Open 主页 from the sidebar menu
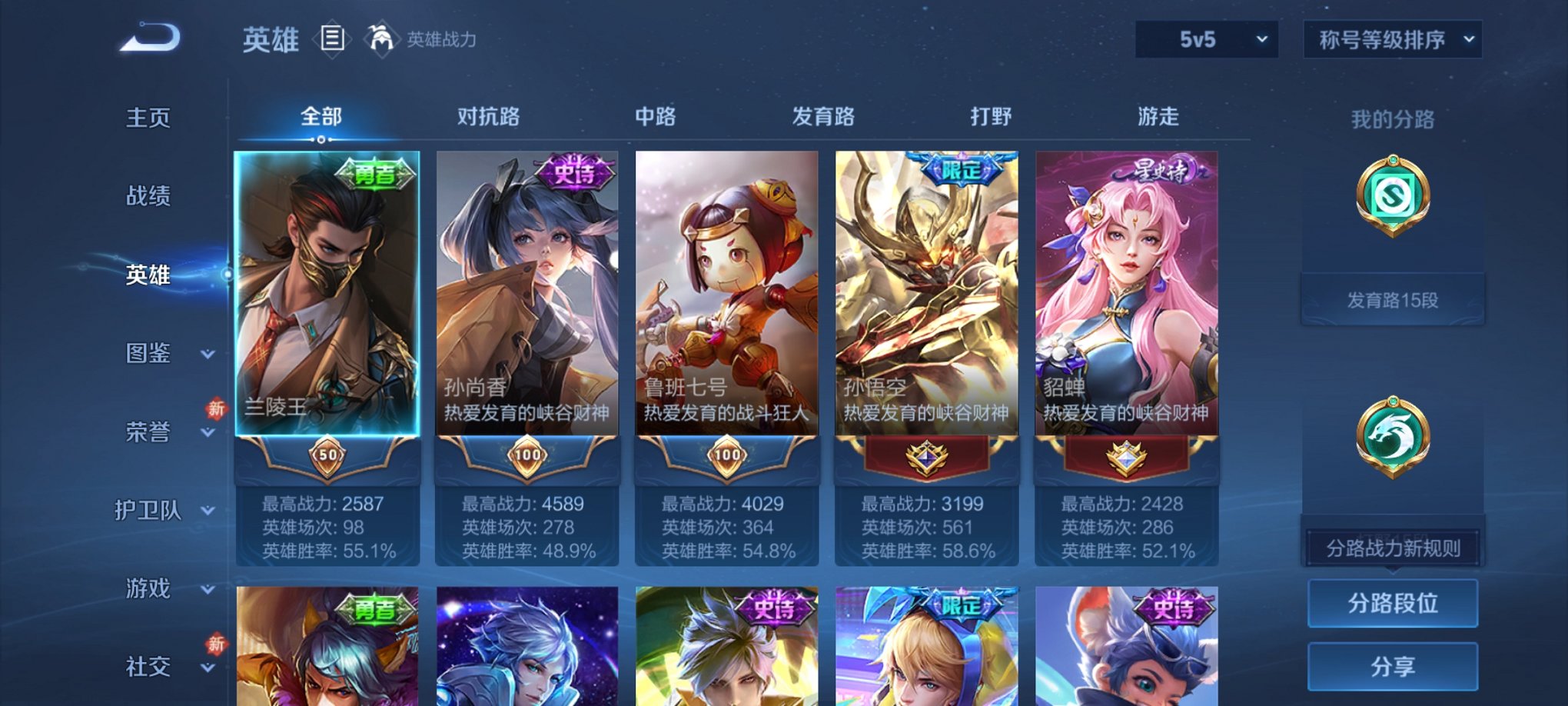This screenshot has width=1568, height=706. click(146, 118)
